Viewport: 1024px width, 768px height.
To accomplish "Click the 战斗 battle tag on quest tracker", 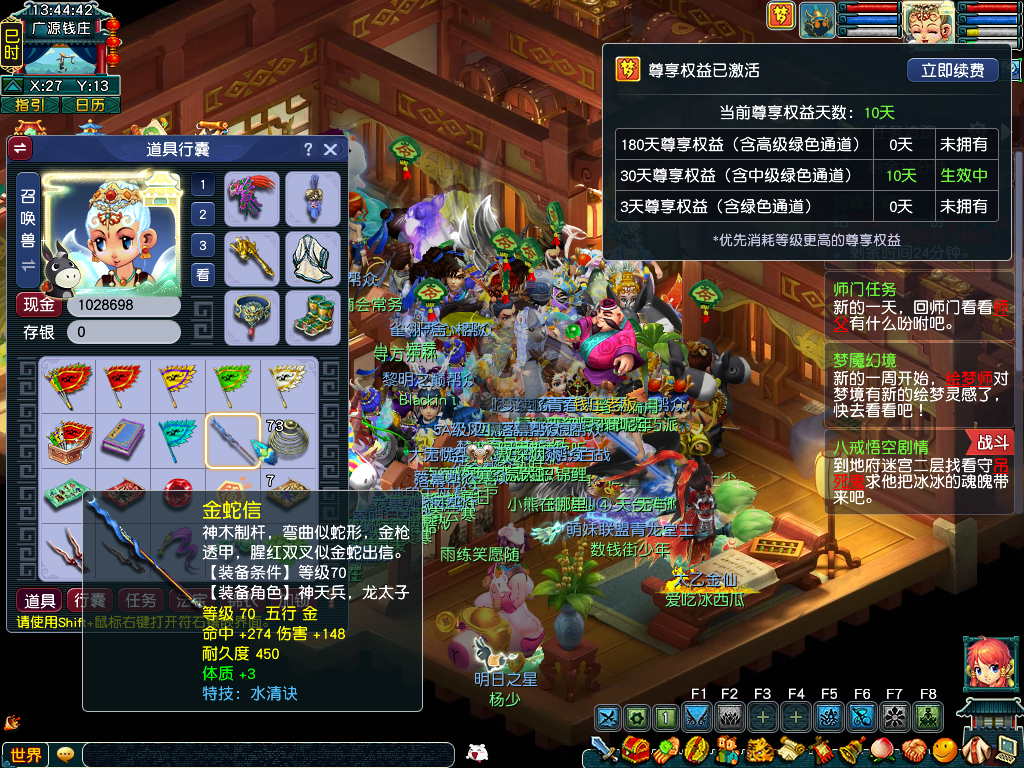I will coord(992,442).
